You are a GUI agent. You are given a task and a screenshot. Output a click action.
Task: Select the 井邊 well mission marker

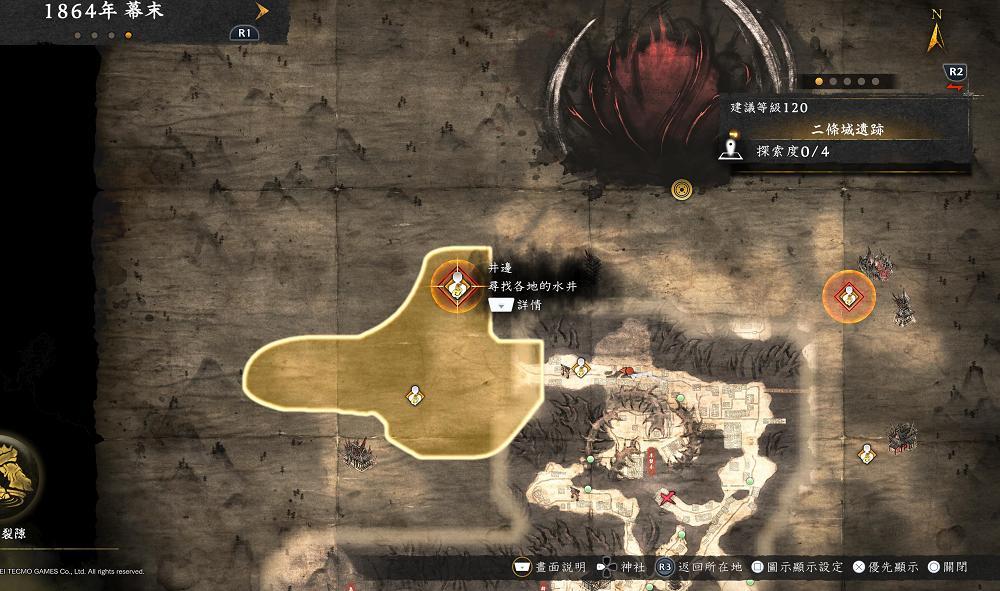point(456,288)
